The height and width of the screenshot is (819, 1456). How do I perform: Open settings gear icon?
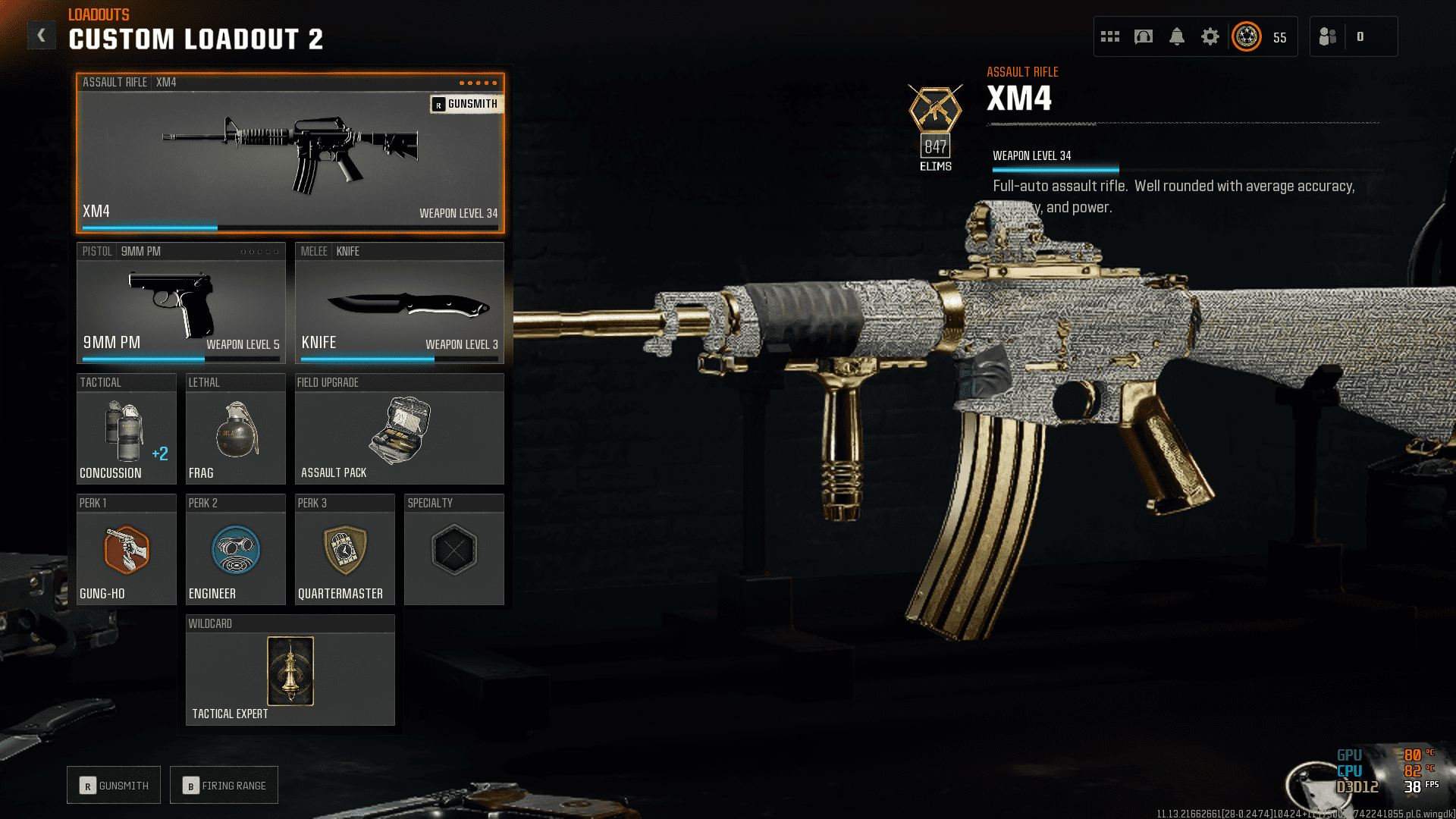(1210, 36)
